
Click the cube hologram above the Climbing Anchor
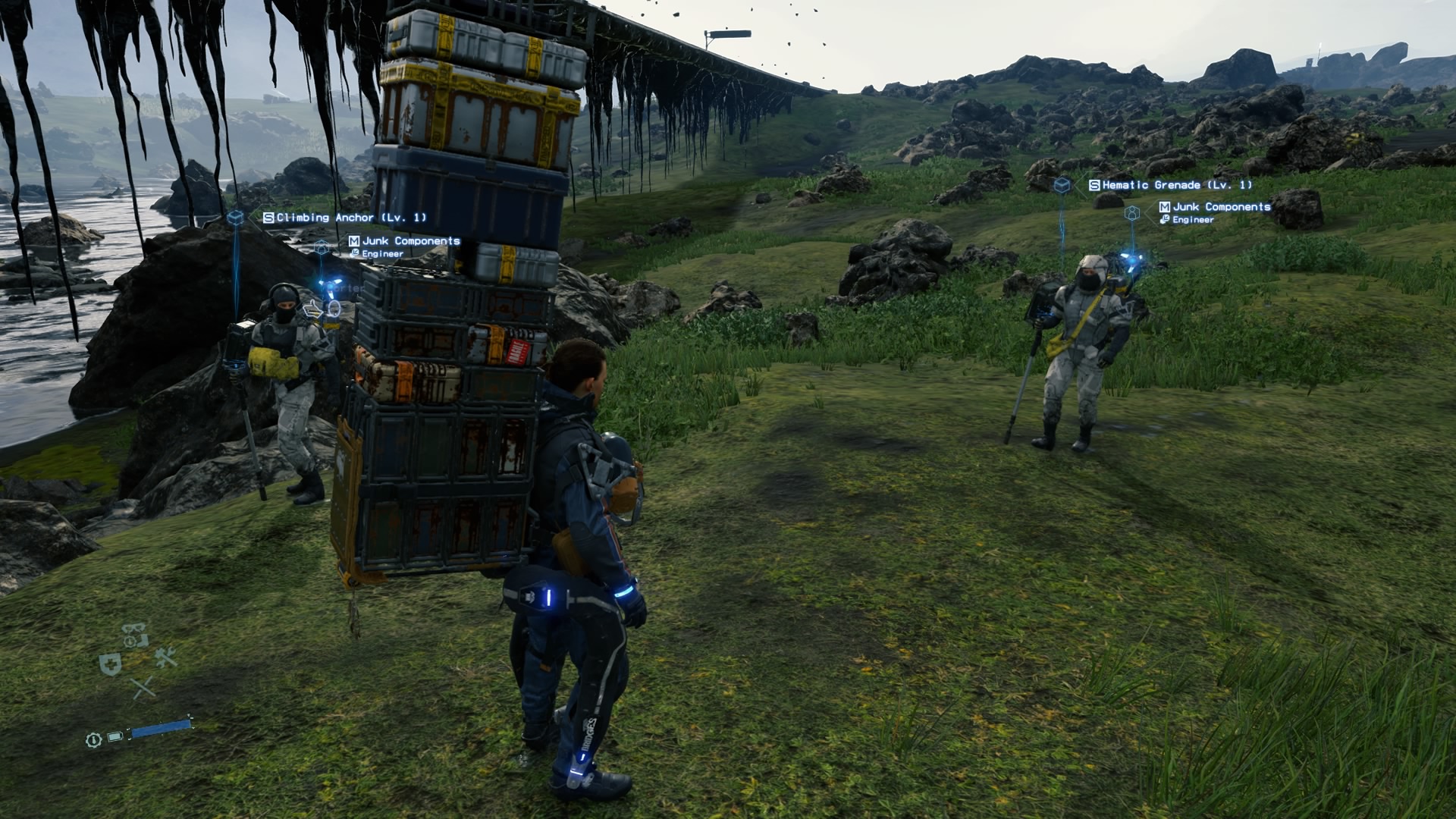point(235,218)
